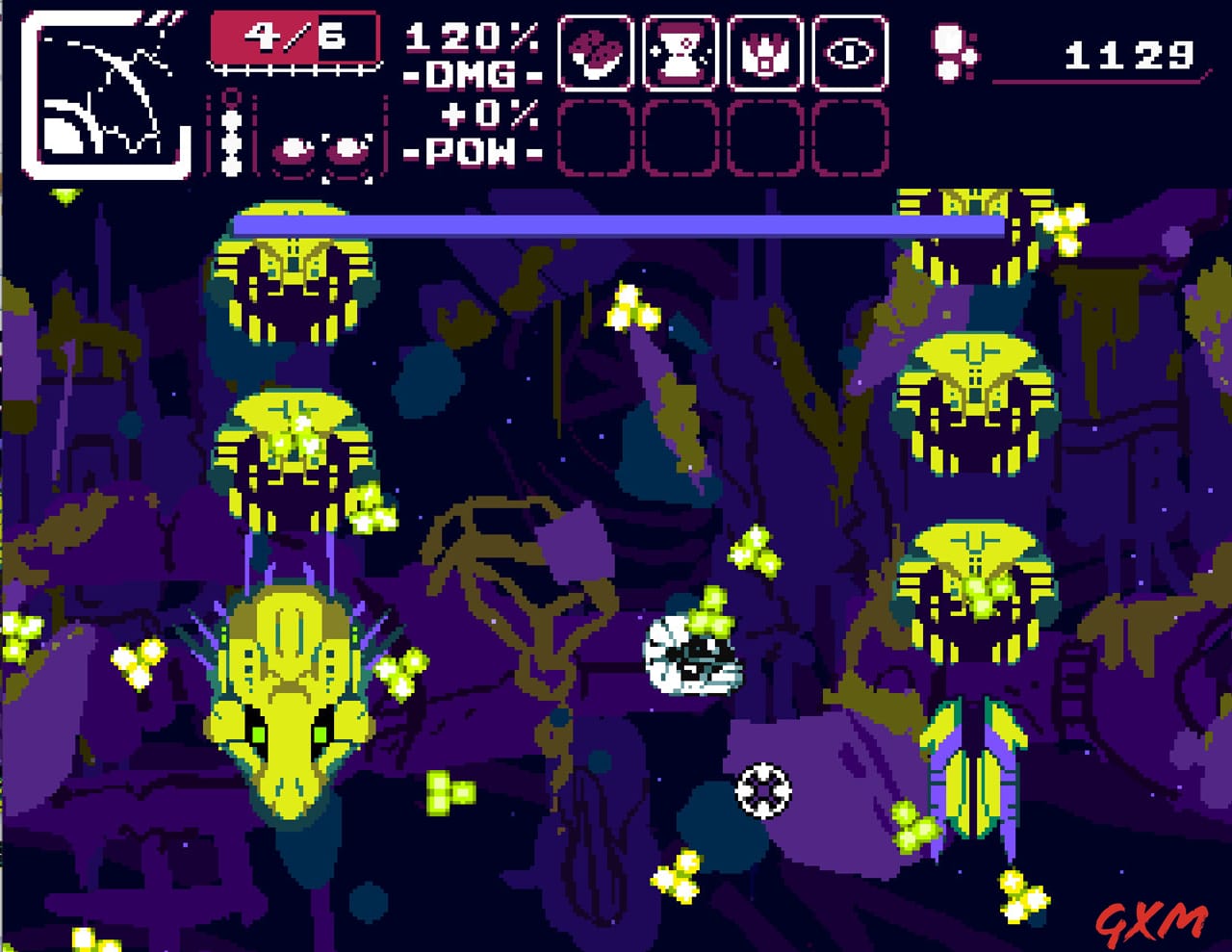The image size is (1232, 952).
Task: Click the gem cluster icon beside the score
Action: click(953, 53)
